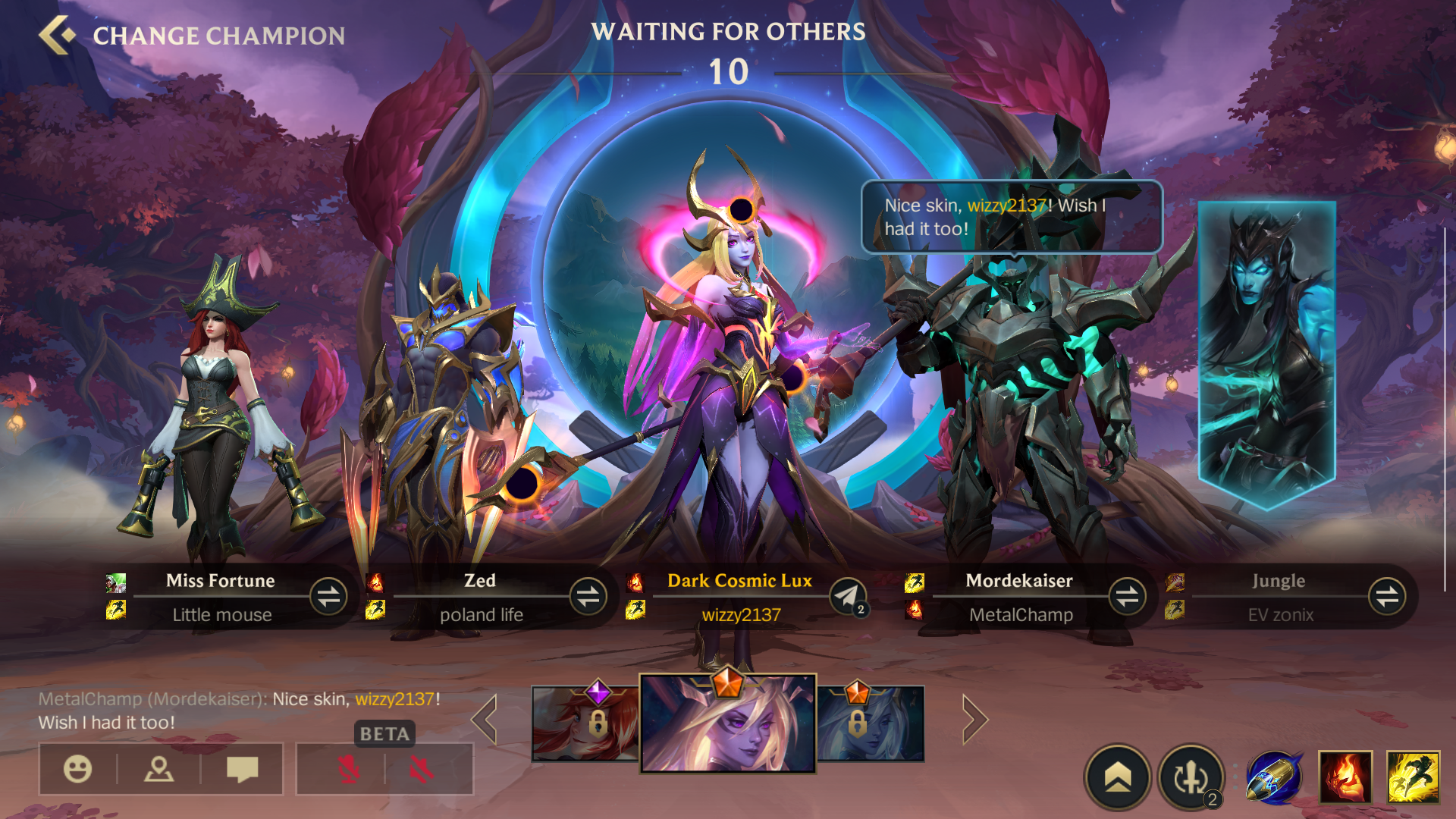Open the rune selection icon
The image size is (1456, 819).
point(1191,777)
